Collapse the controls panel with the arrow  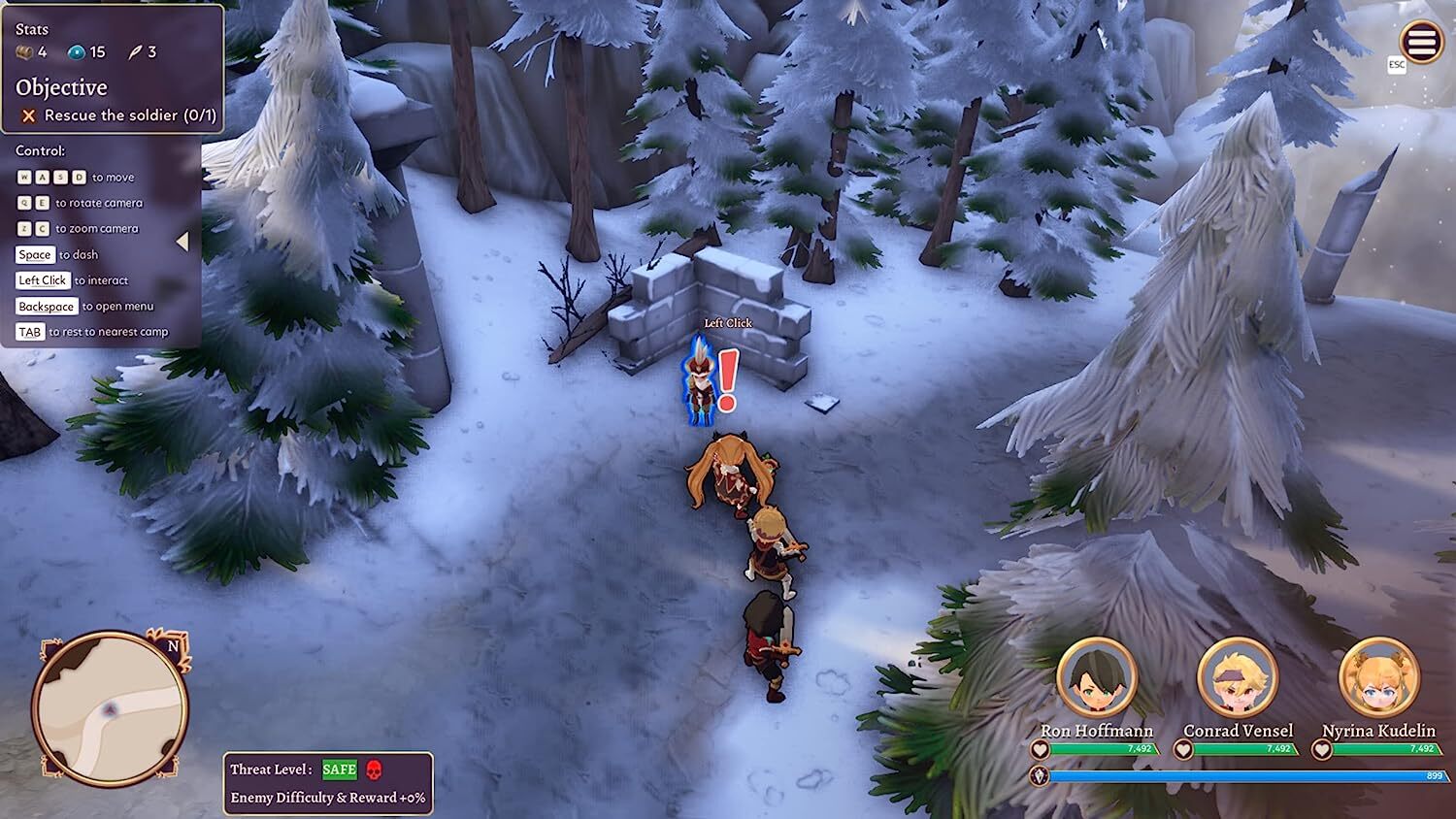tap(182, 242)
